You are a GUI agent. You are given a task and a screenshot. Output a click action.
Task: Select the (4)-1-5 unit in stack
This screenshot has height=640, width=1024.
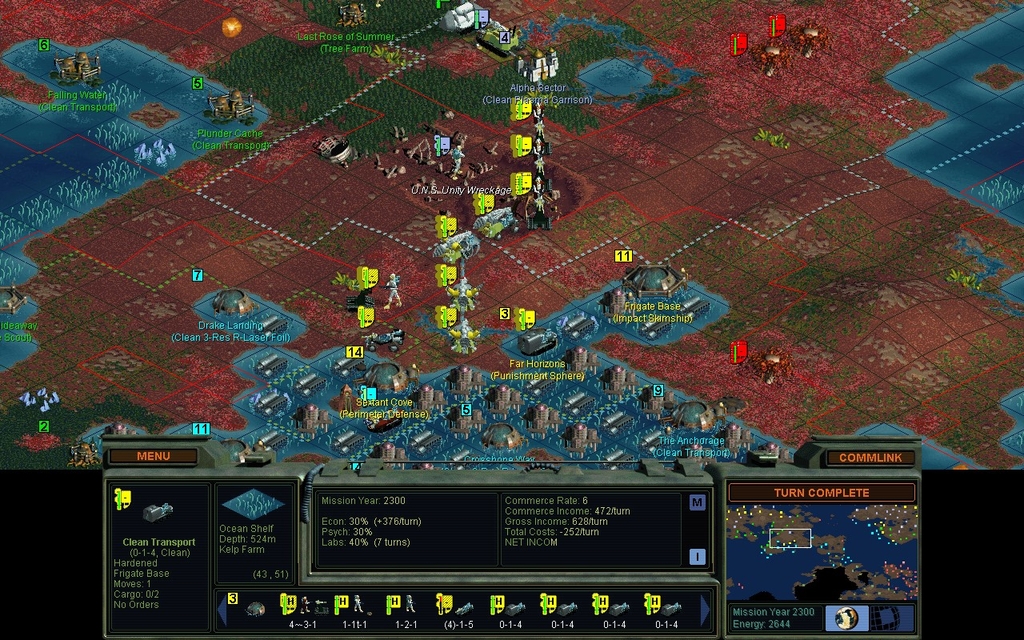coord(456,608)
